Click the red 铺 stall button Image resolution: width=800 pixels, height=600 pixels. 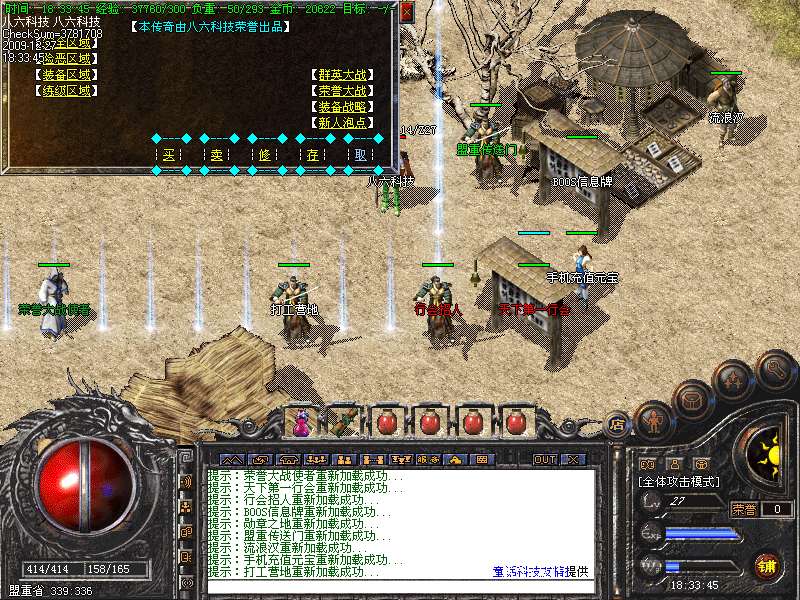pyautogui.click(x=766, y=566)
